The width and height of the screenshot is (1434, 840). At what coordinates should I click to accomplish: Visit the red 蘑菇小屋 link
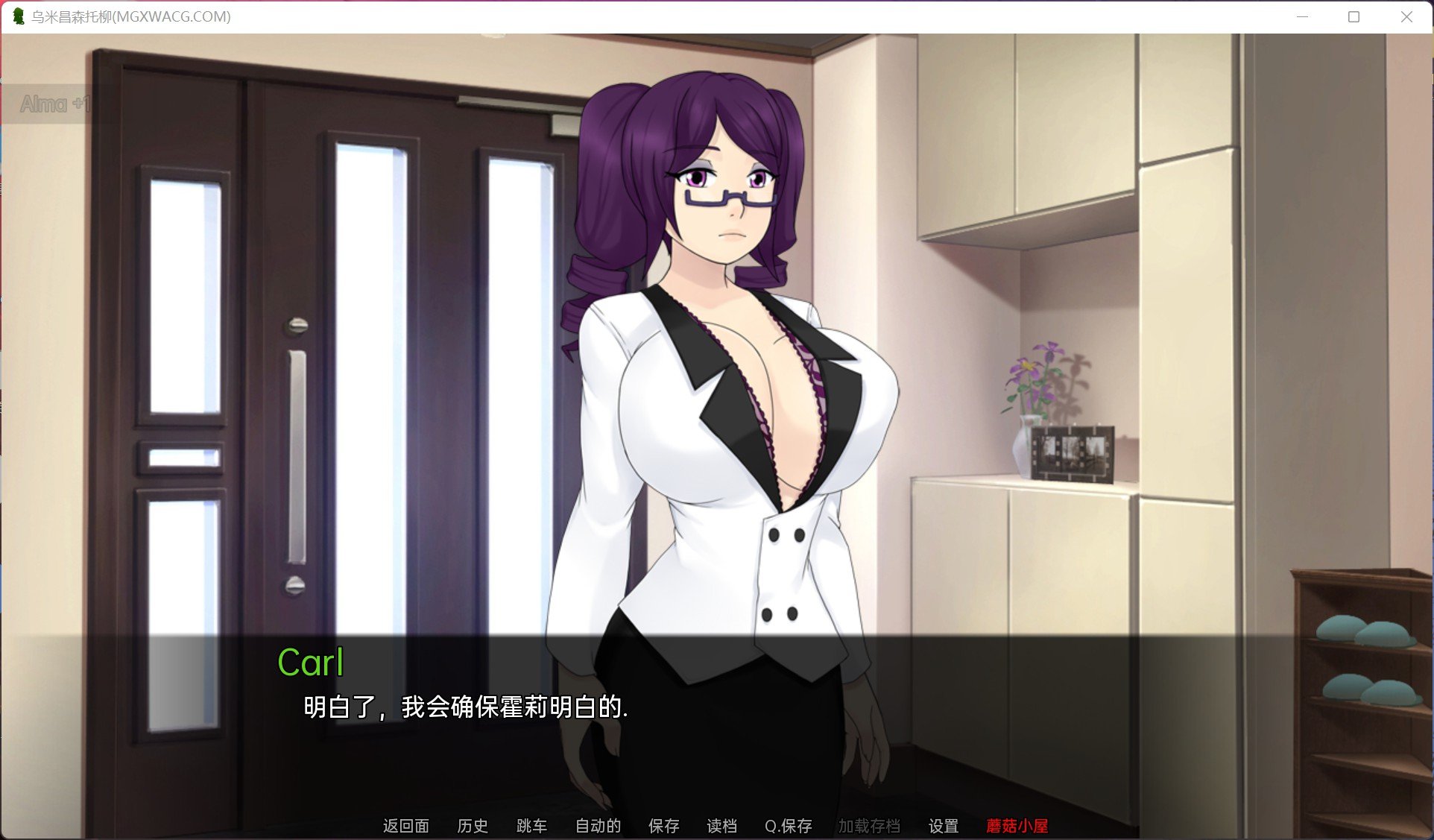[1017, 826]
